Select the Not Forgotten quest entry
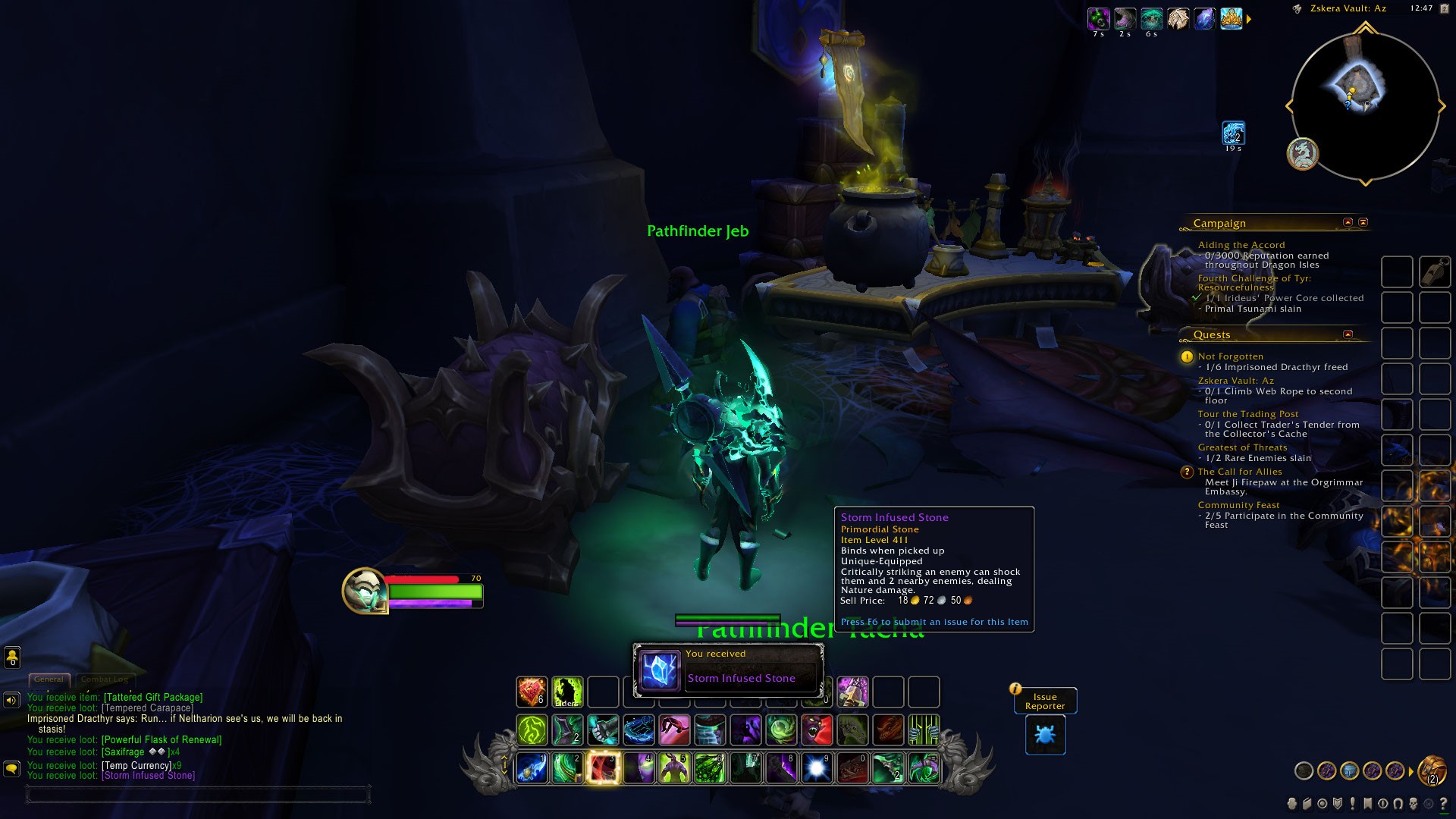 (x=1230, y=356)
